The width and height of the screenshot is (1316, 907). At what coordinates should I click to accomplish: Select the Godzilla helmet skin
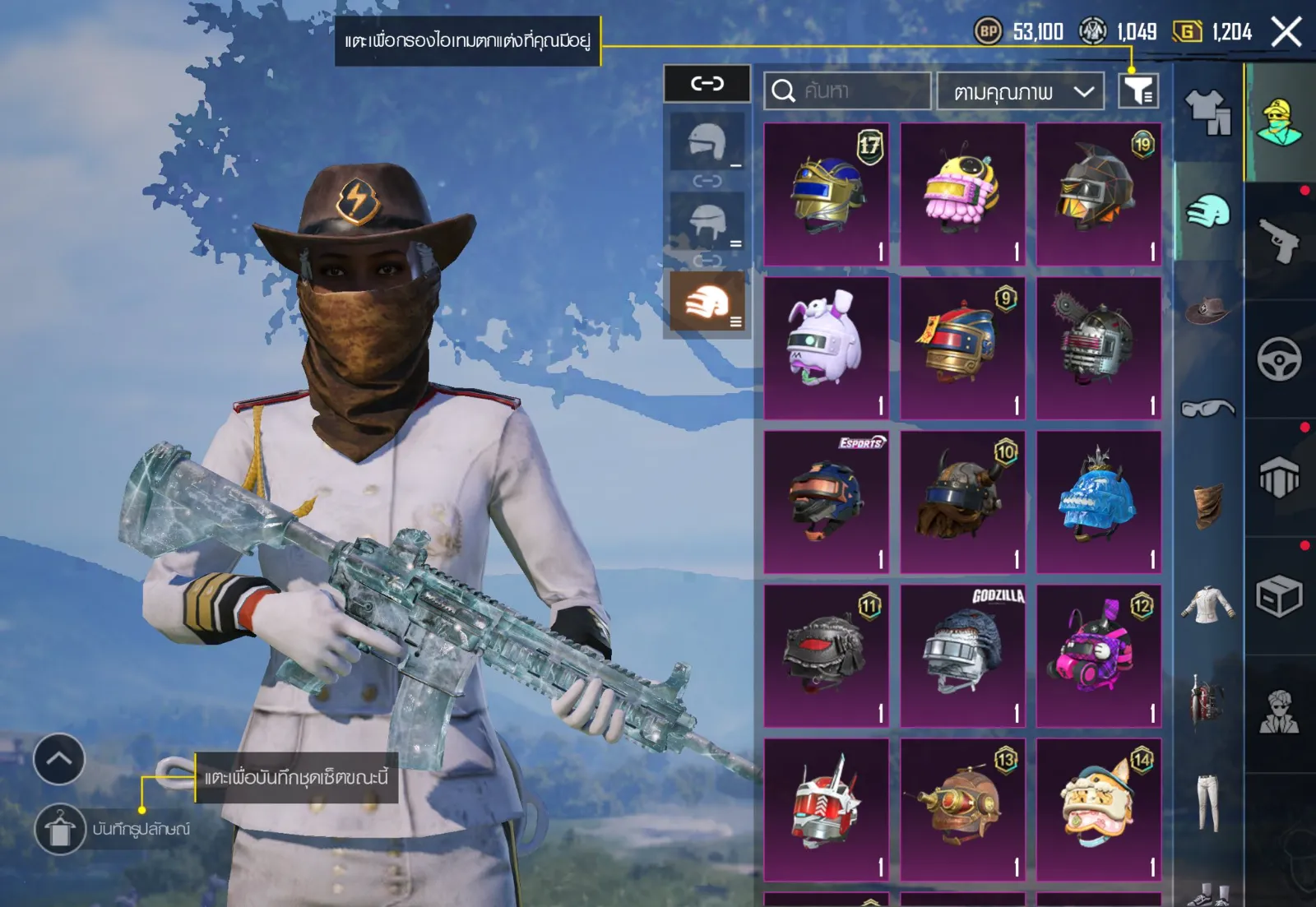962,655
